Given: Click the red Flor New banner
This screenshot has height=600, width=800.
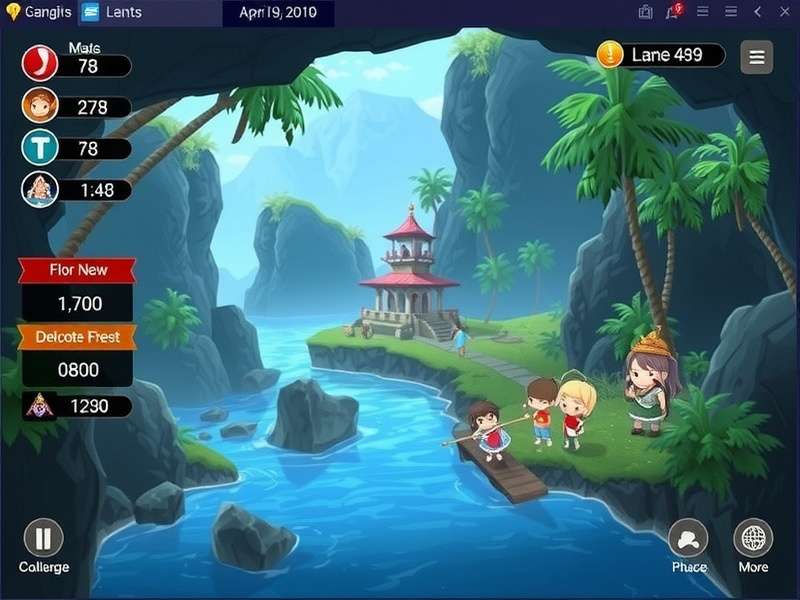Looking at the screenshot, I should (x=78, y=270).
